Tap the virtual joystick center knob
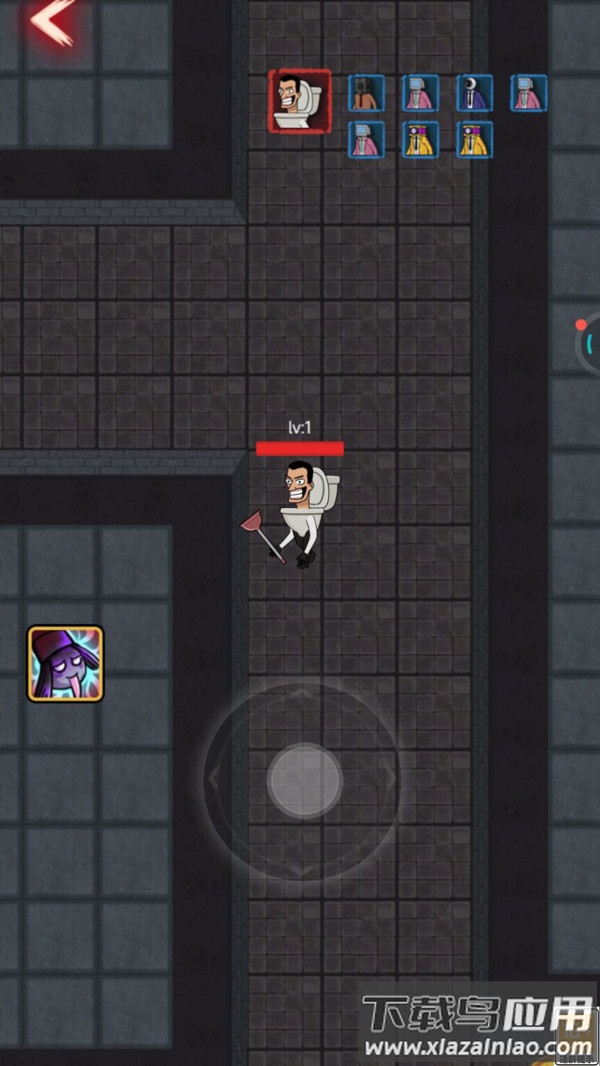The height and width of the screenshot is (1066, 600). pos(304,780)
